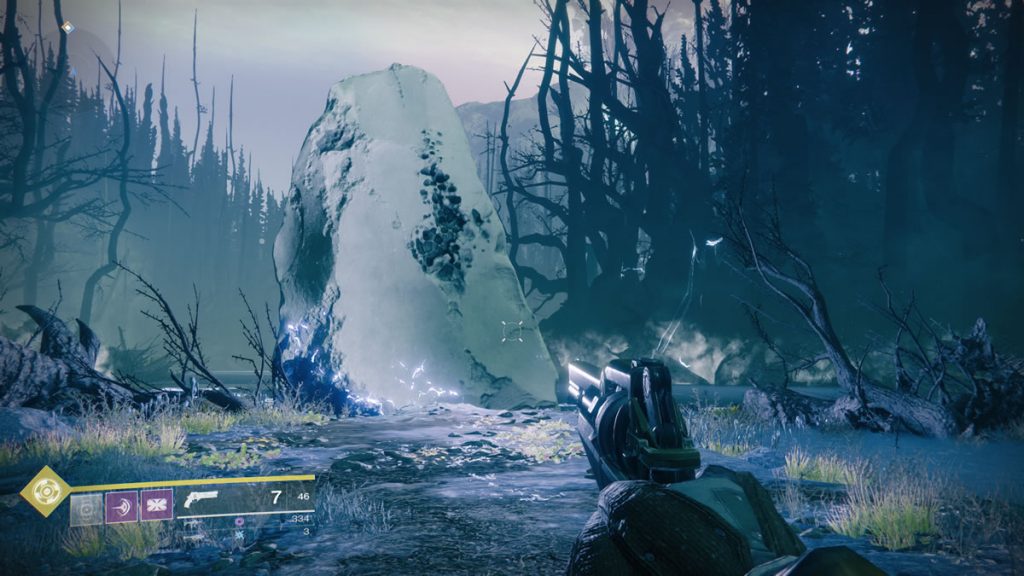
Task: Use the purple melee ability icon
Action: [x=122, y=507]
